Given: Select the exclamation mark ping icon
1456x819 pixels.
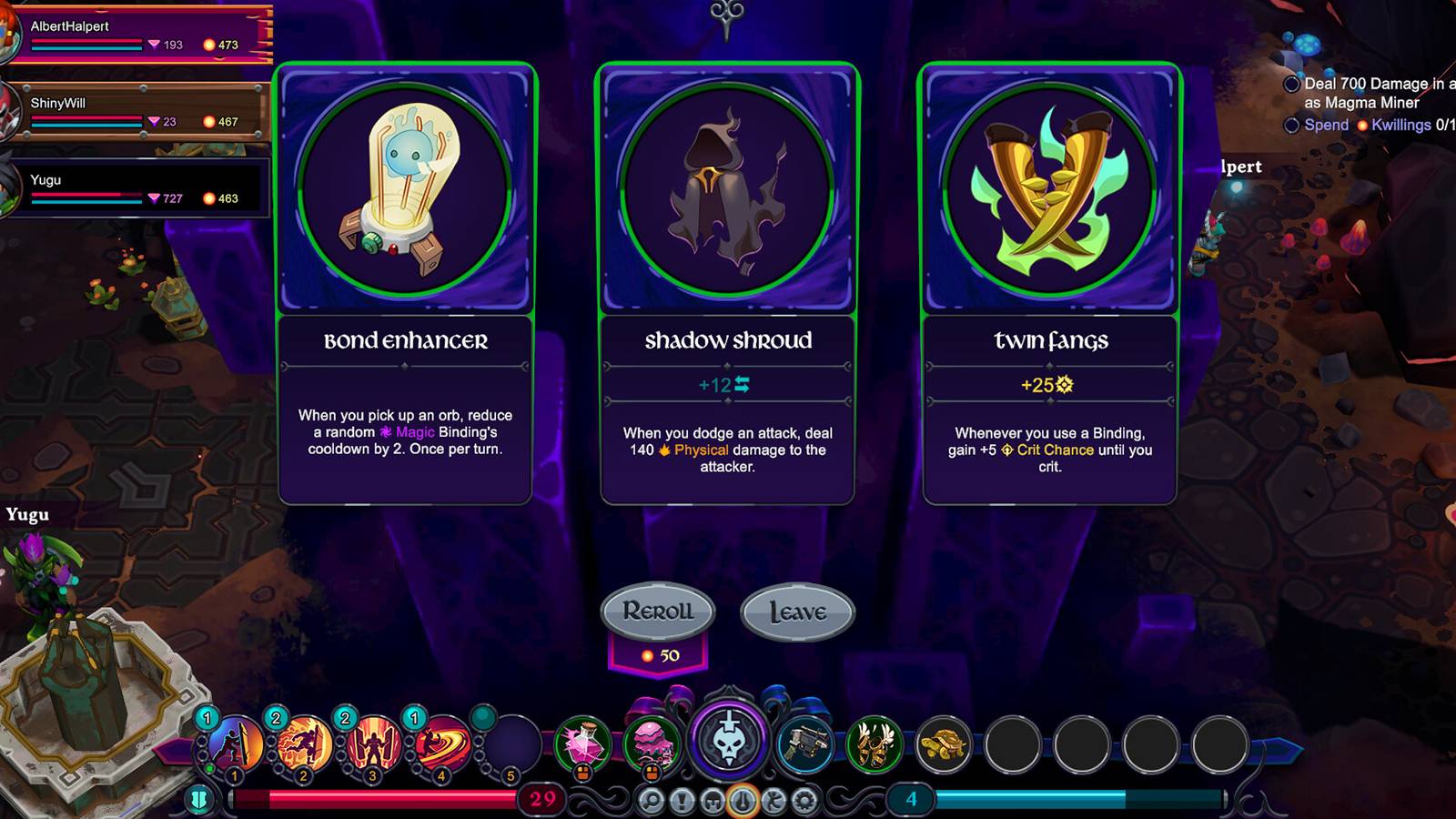Looking at the screenshot, I should click(682, 802).
